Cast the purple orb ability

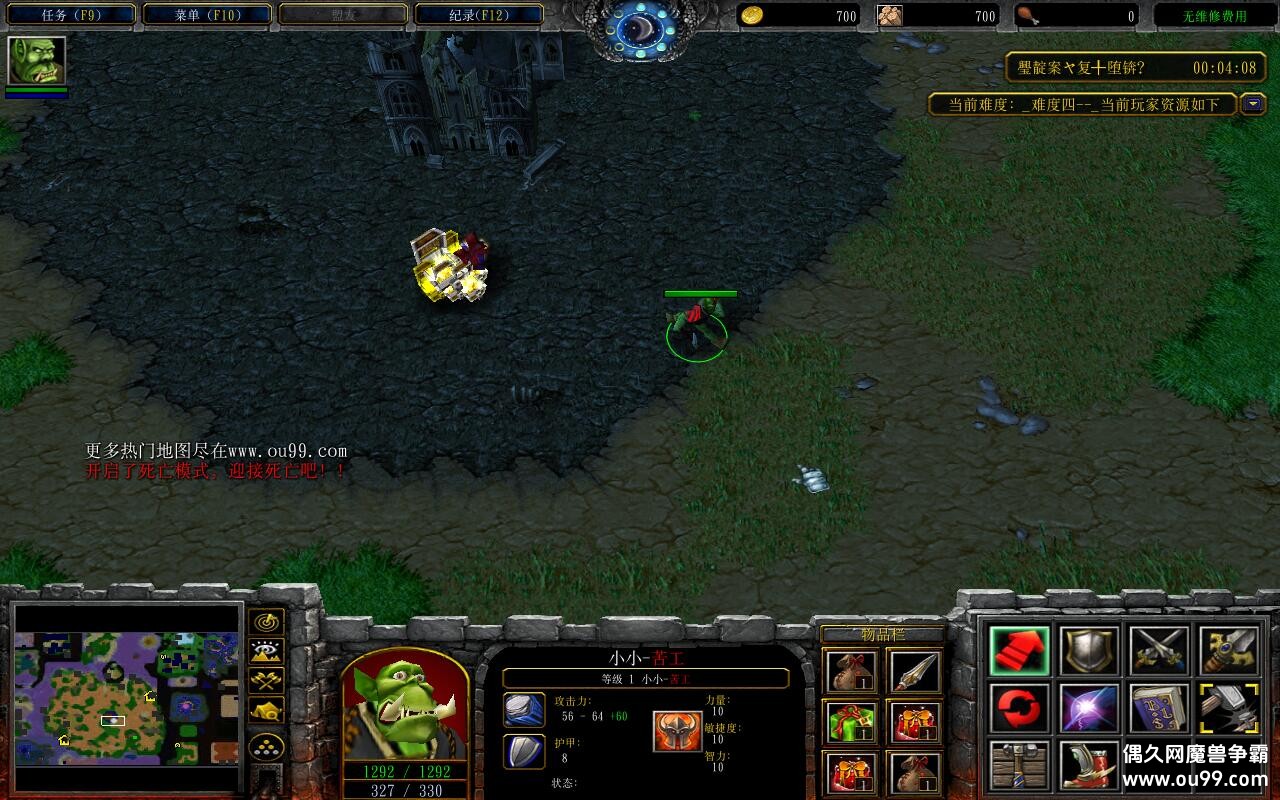1089,708
